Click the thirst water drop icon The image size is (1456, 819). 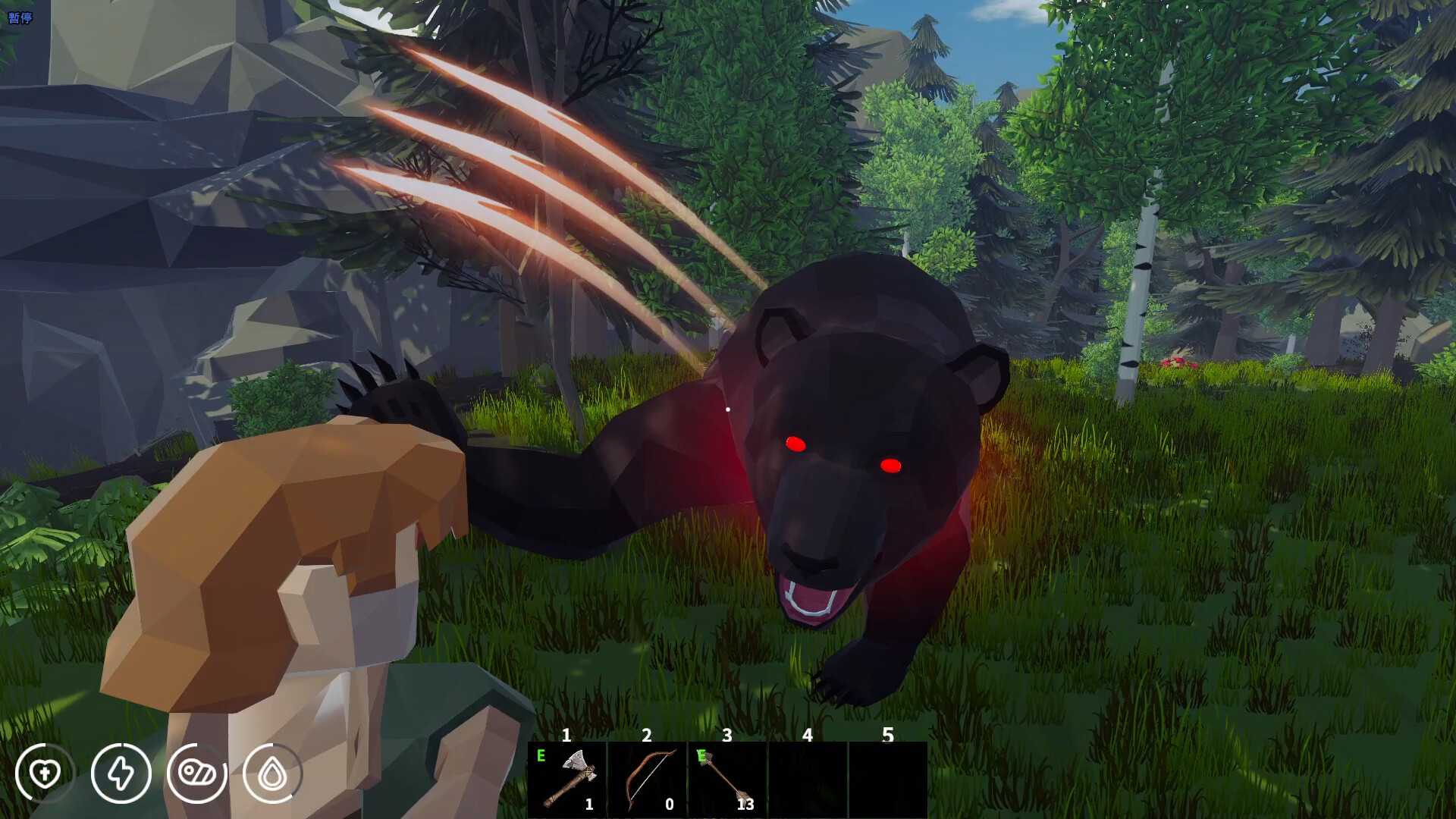pos(272,773)
